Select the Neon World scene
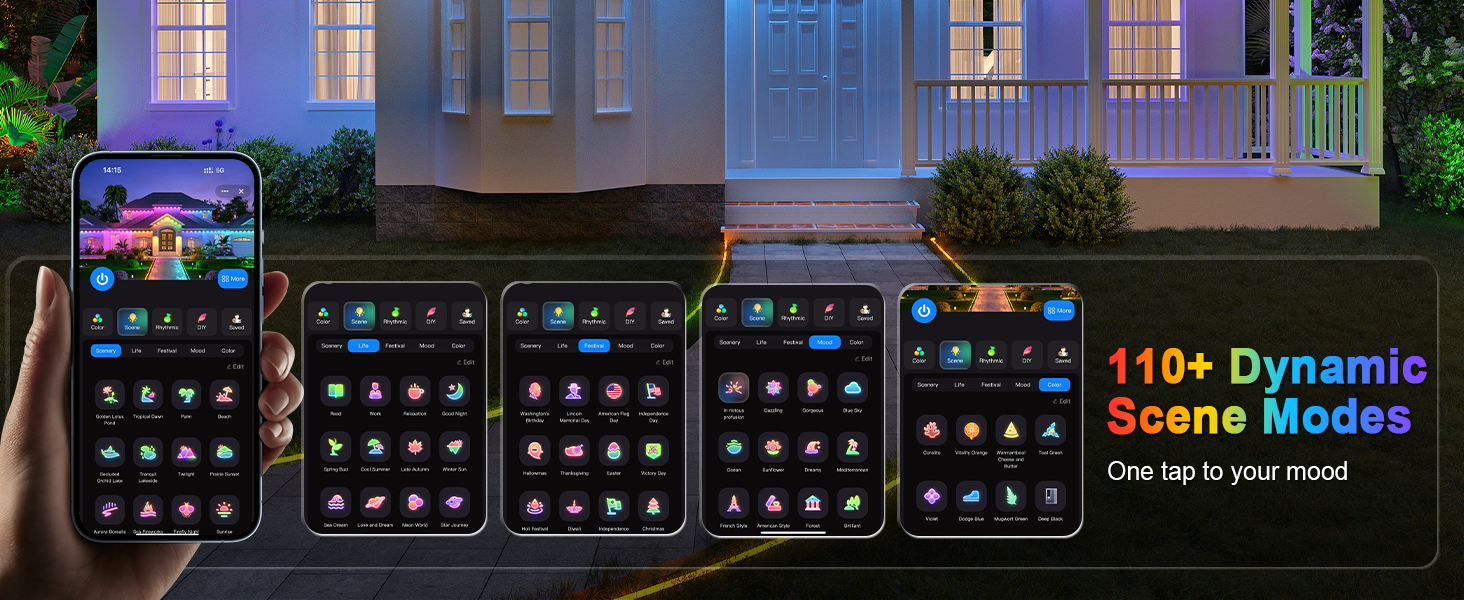Screen dimensions: 1464x600 click(415, 502)
